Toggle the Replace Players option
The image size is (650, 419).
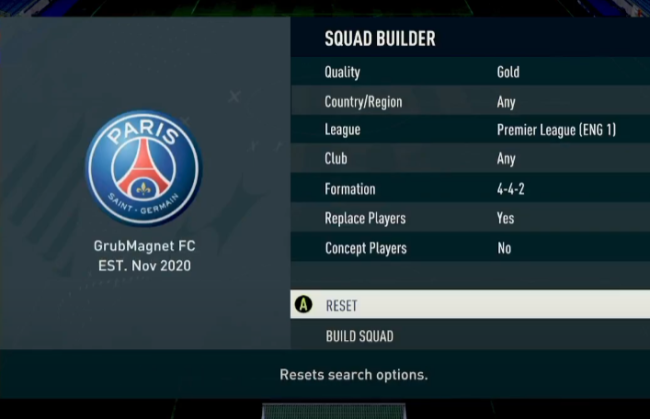pos(469,218)
